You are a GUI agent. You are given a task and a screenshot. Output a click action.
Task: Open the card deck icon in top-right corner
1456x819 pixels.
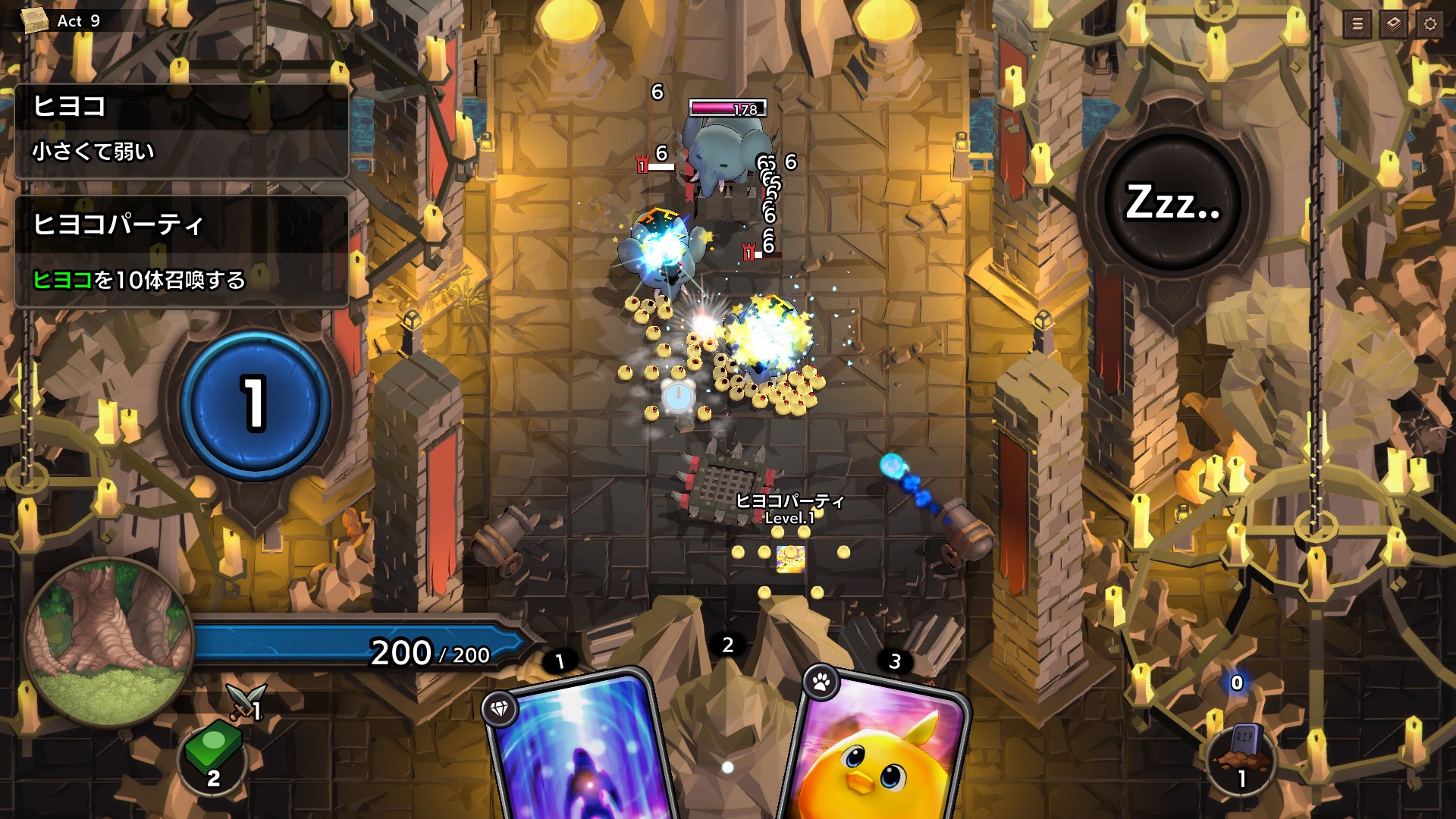click(x=1393, y=24)
